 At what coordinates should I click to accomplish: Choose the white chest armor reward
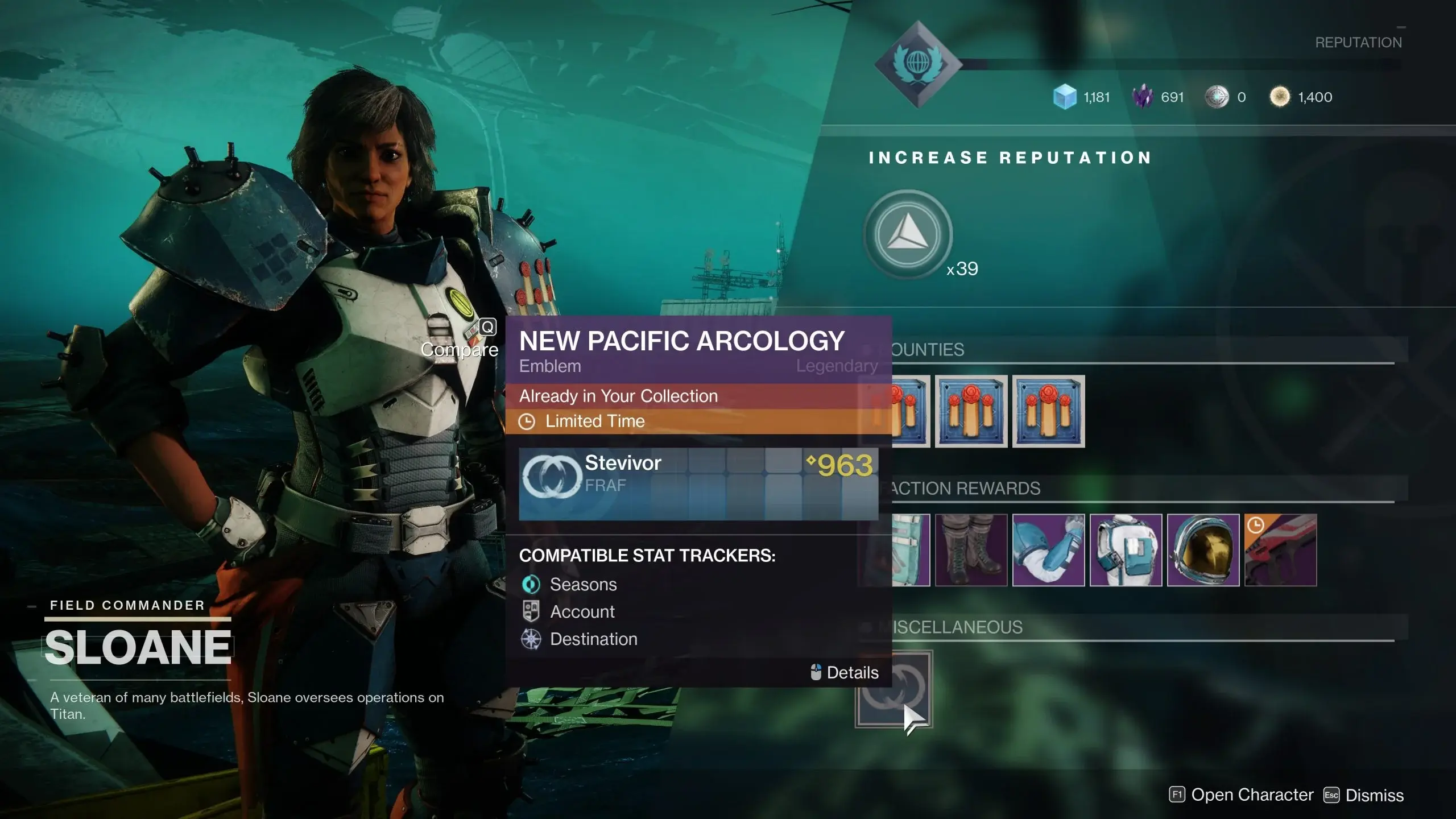(x=1126, y=550)
